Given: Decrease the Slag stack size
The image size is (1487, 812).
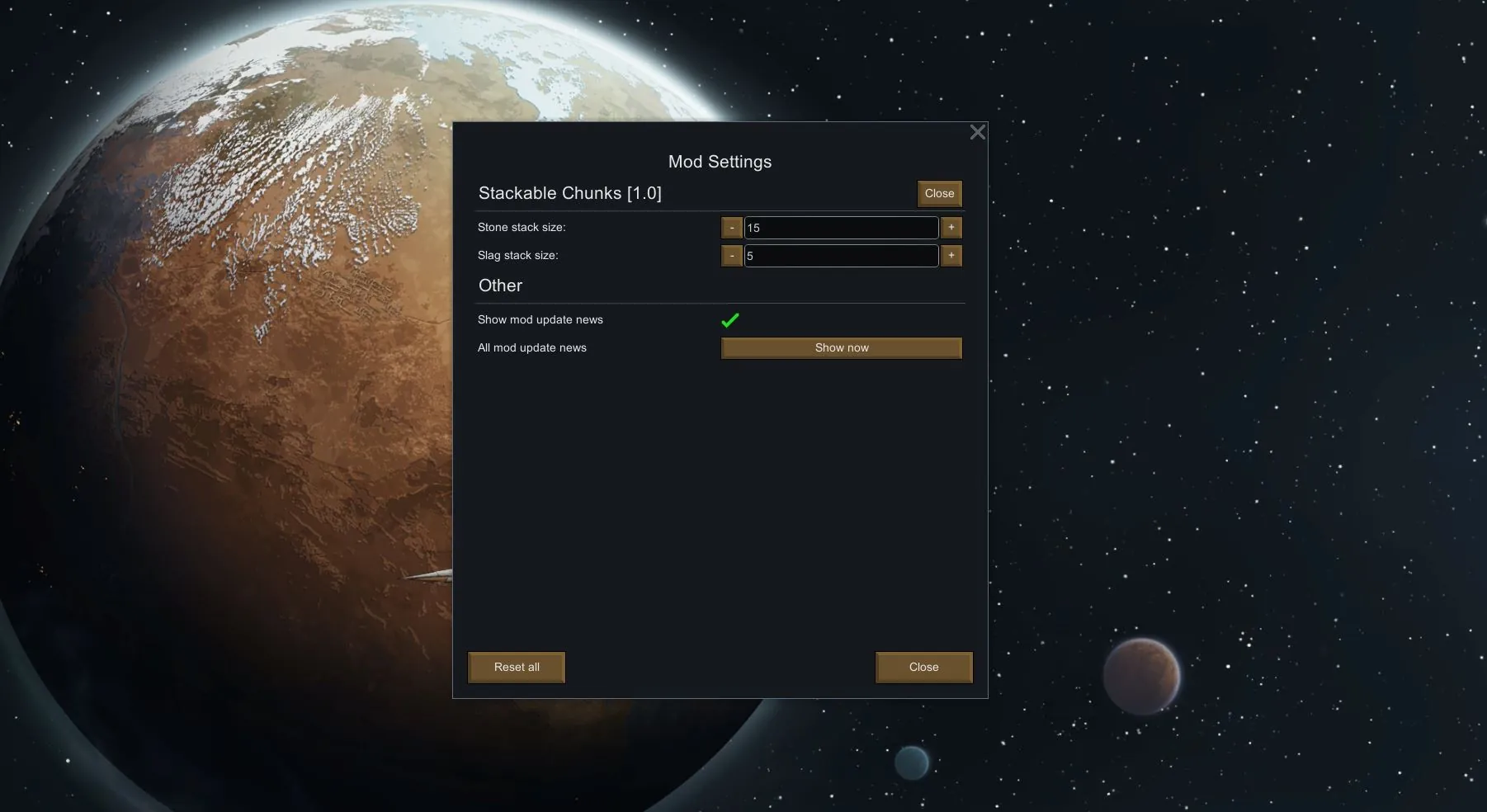Looking at the screenshot, I should click(732, 256).
